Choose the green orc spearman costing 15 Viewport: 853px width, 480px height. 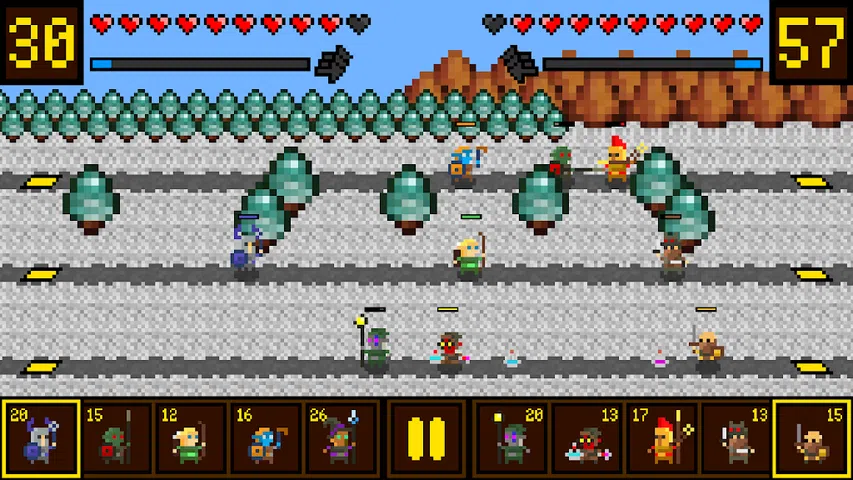116,438
